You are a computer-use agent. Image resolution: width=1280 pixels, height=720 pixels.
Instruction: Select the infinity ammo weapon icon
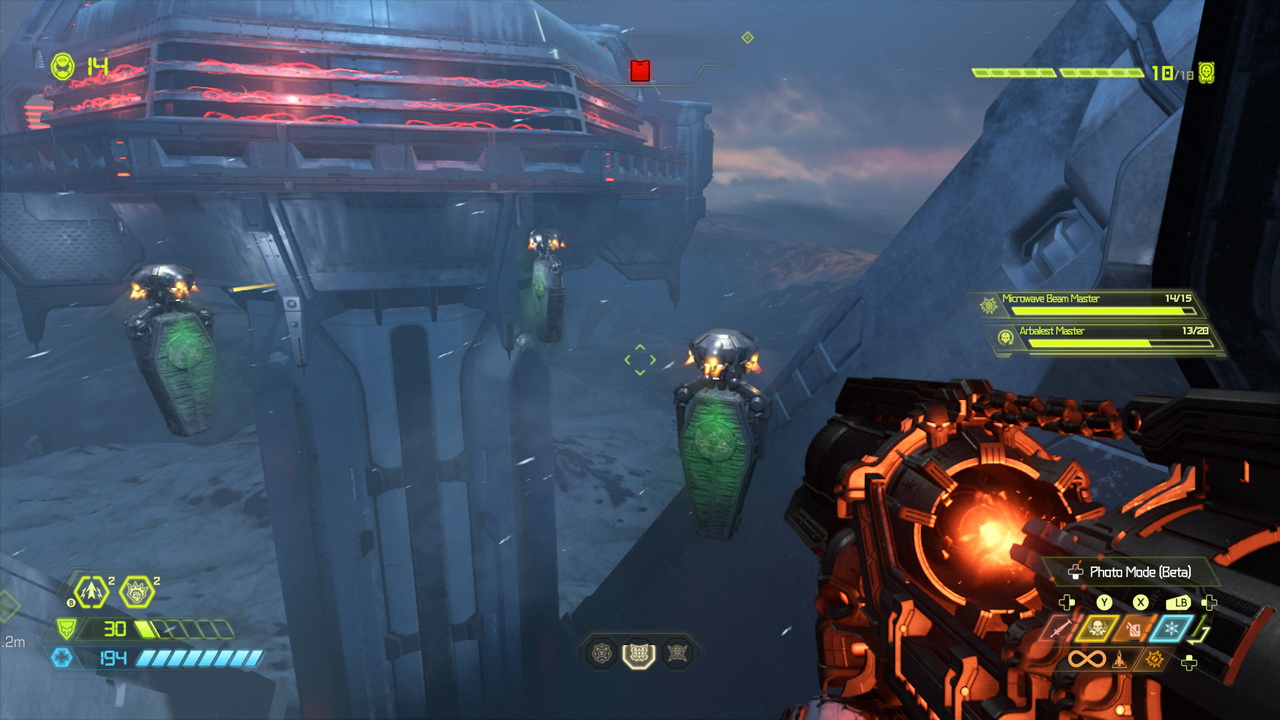(x=1086, y=660)
